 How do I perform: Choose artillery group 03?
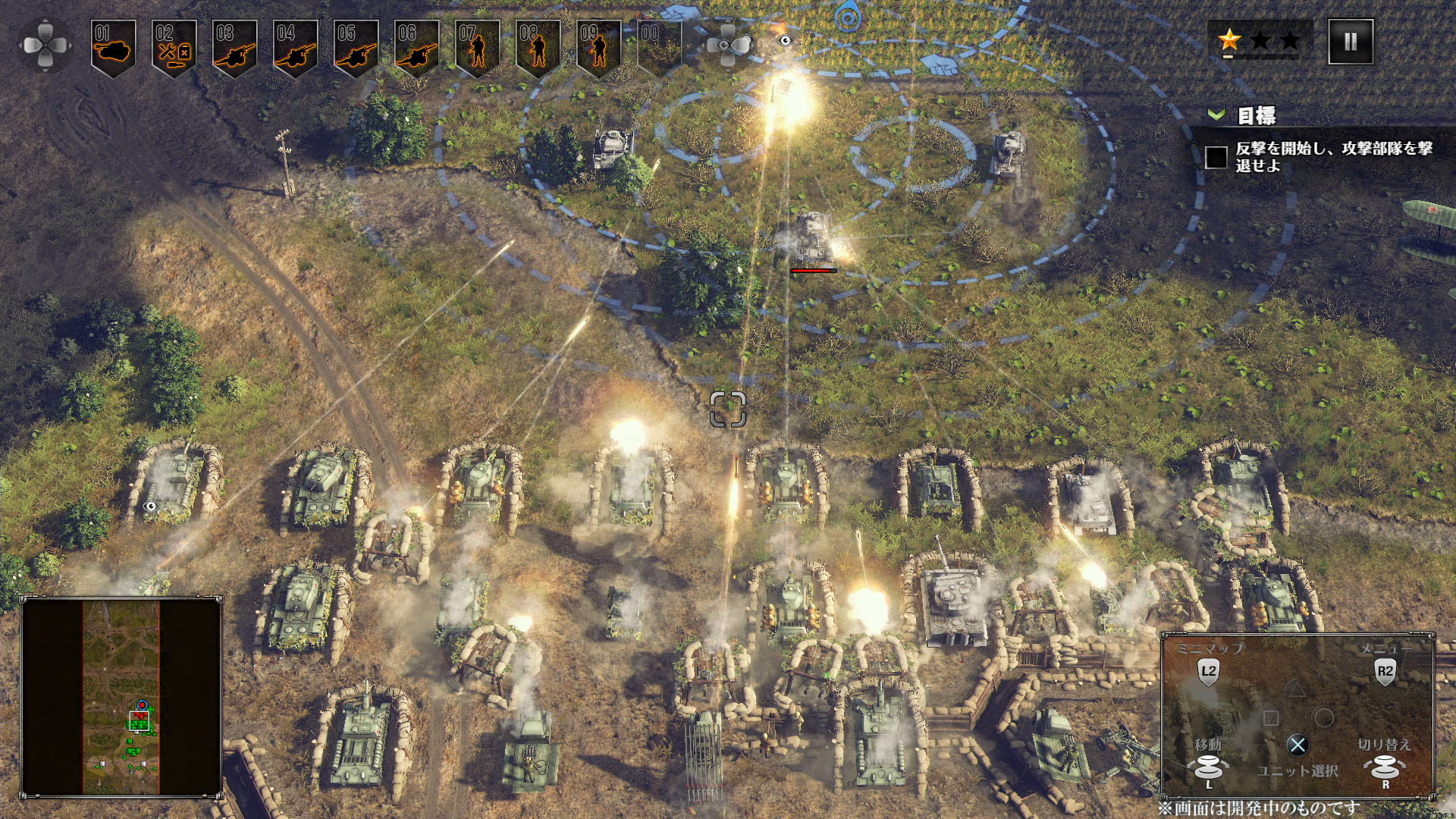tap(235, 48)
